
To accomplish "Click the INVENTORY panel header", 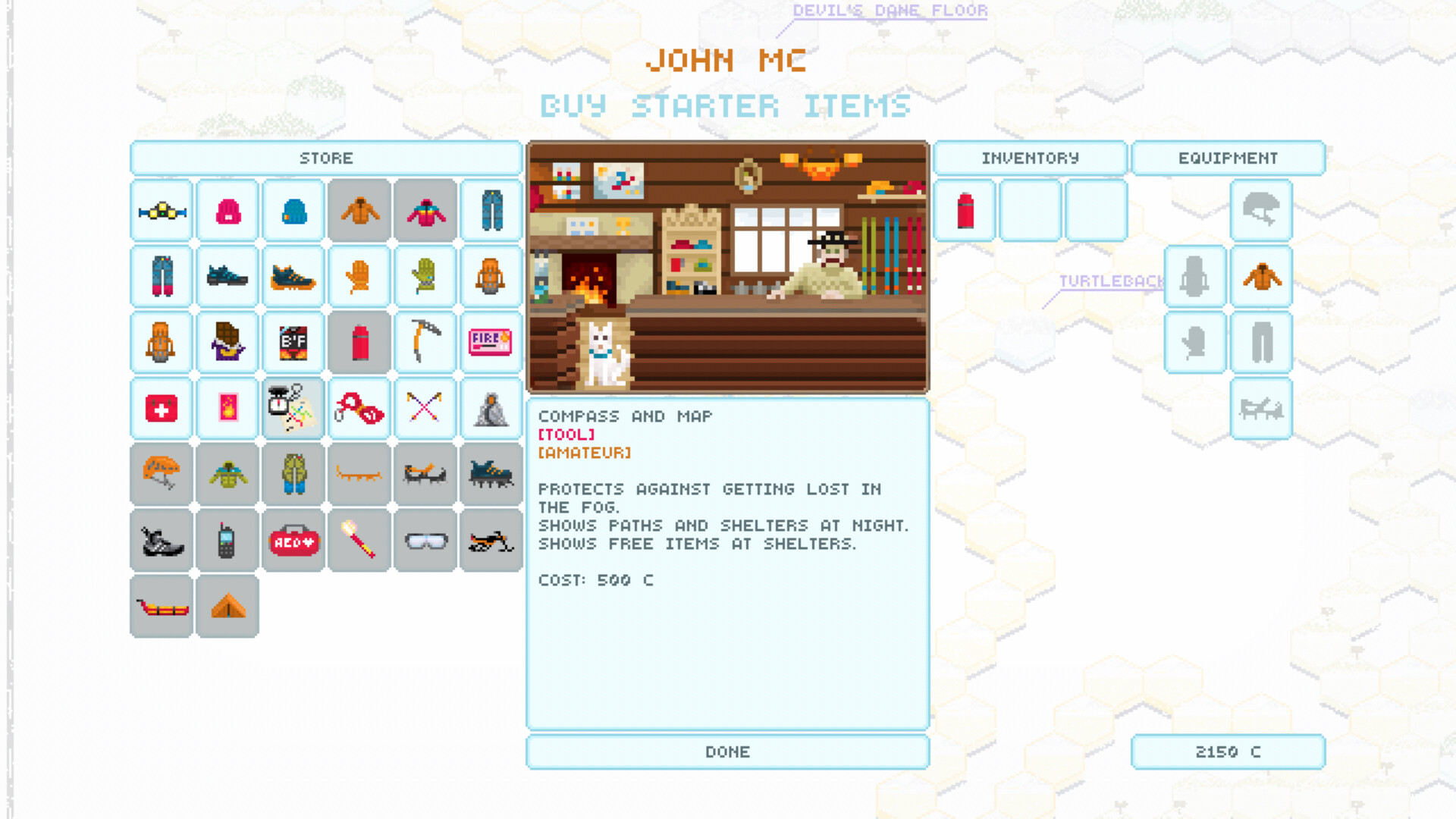I will click(1030, 158).
